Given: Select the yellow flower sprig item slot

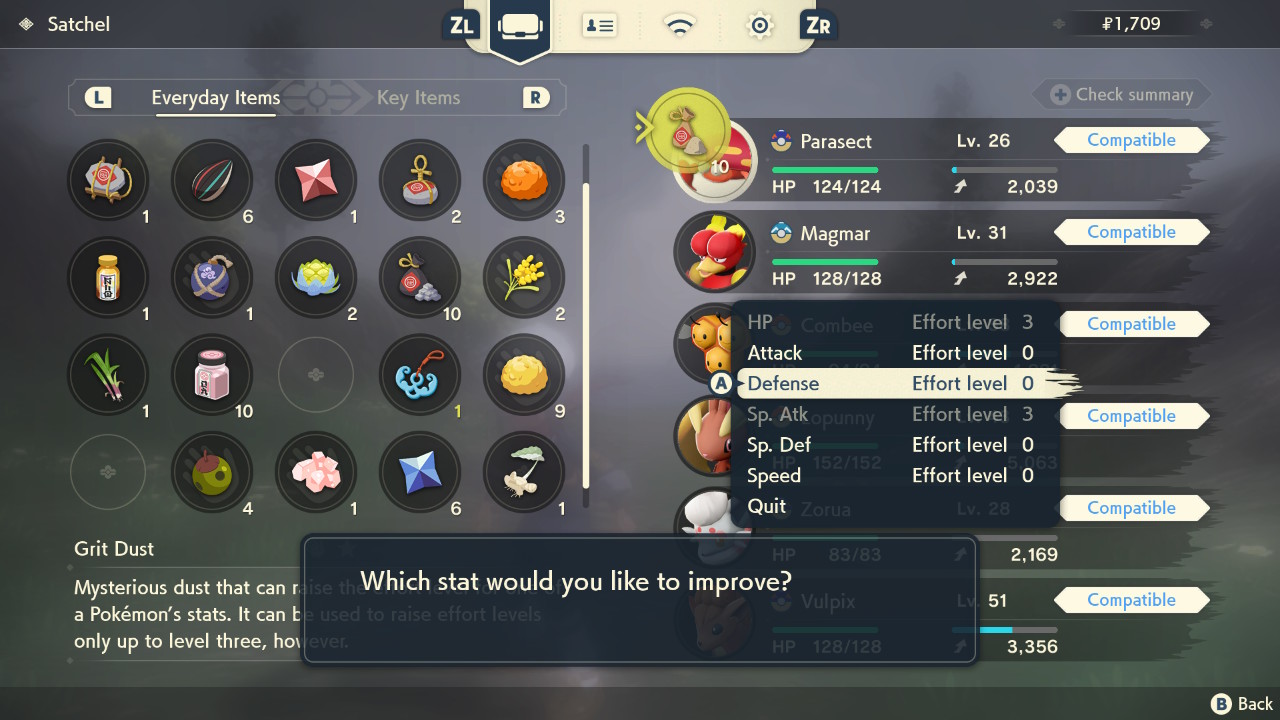Looking at the screenshot, I should (x=523, y=277).
